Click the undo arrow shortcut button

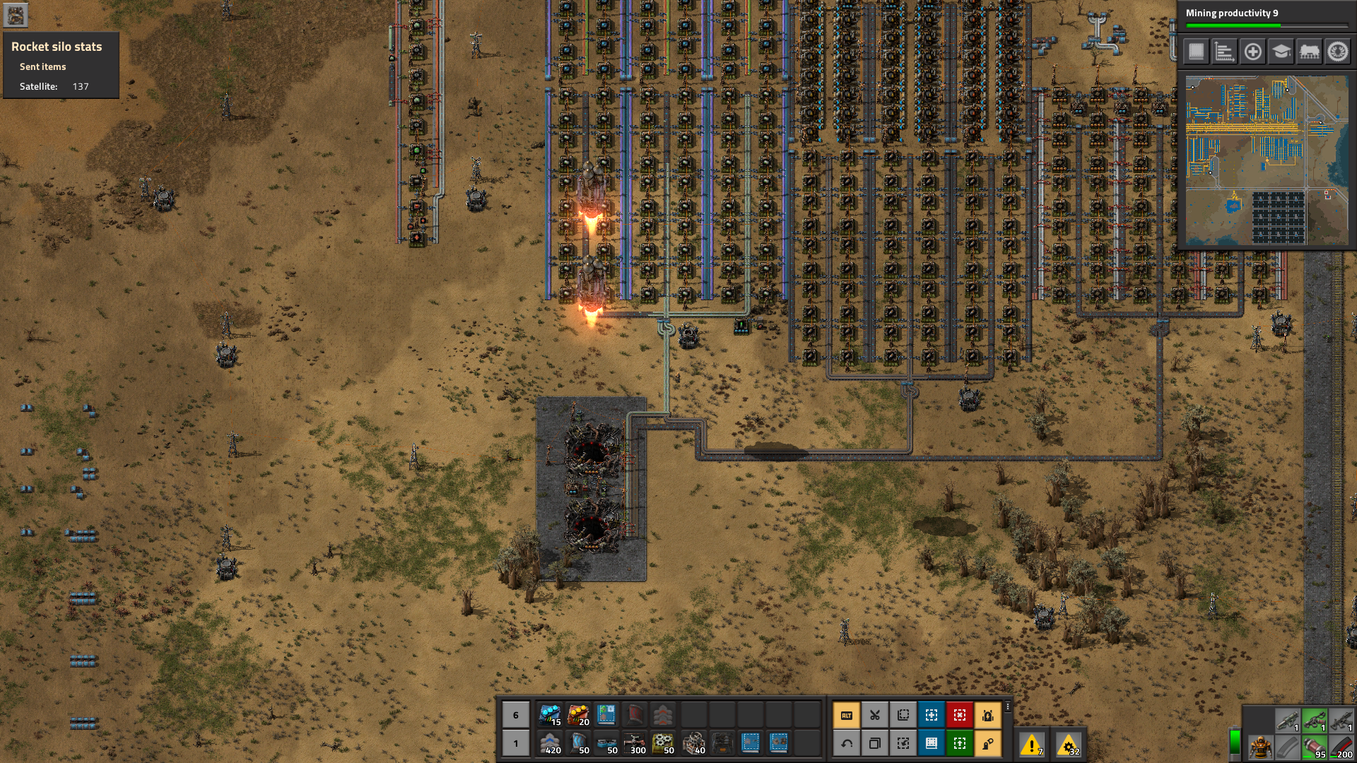[847, 743]
